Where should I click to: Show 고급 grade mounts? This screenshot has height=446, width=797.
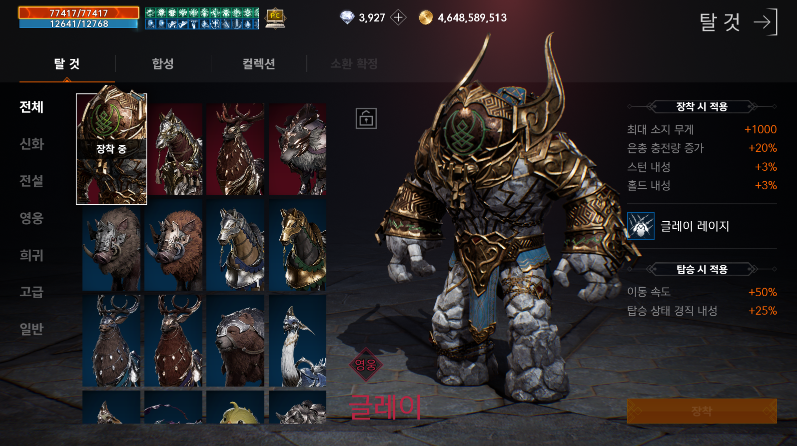point(32,292)
